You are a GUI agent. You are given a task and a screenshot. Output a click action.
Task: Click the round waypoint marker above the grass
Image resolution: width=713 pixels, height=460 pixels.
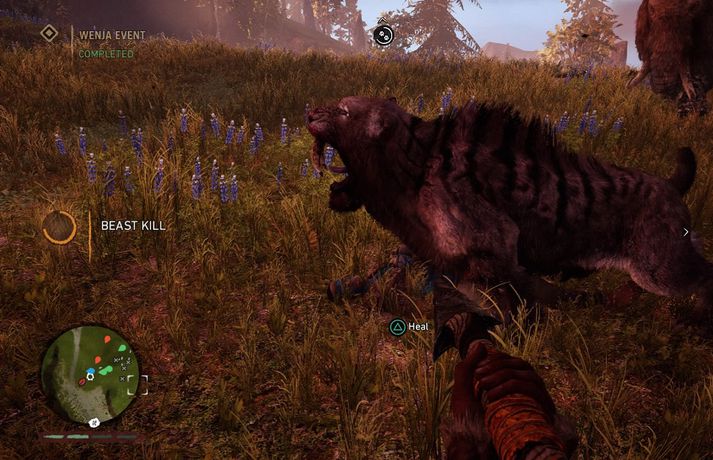(383, 36)
